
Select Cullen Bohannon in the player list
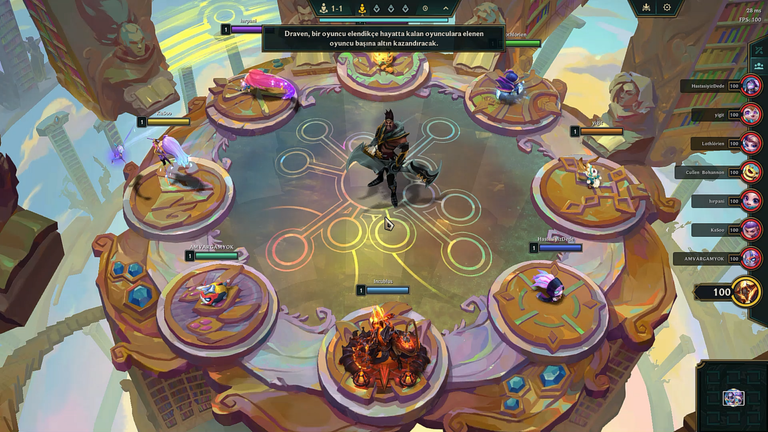coord(750,172)
